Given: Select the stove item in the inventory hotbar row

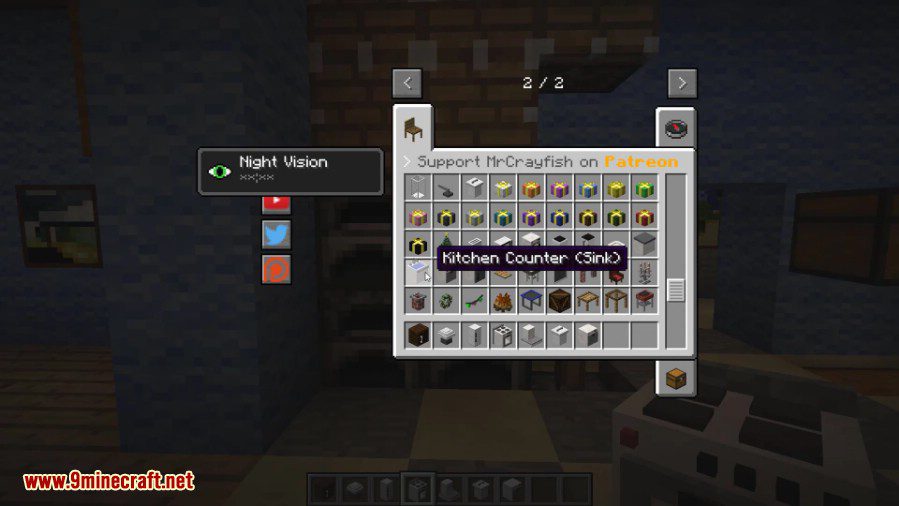Looking at the screenshot, I should [502, 336].
